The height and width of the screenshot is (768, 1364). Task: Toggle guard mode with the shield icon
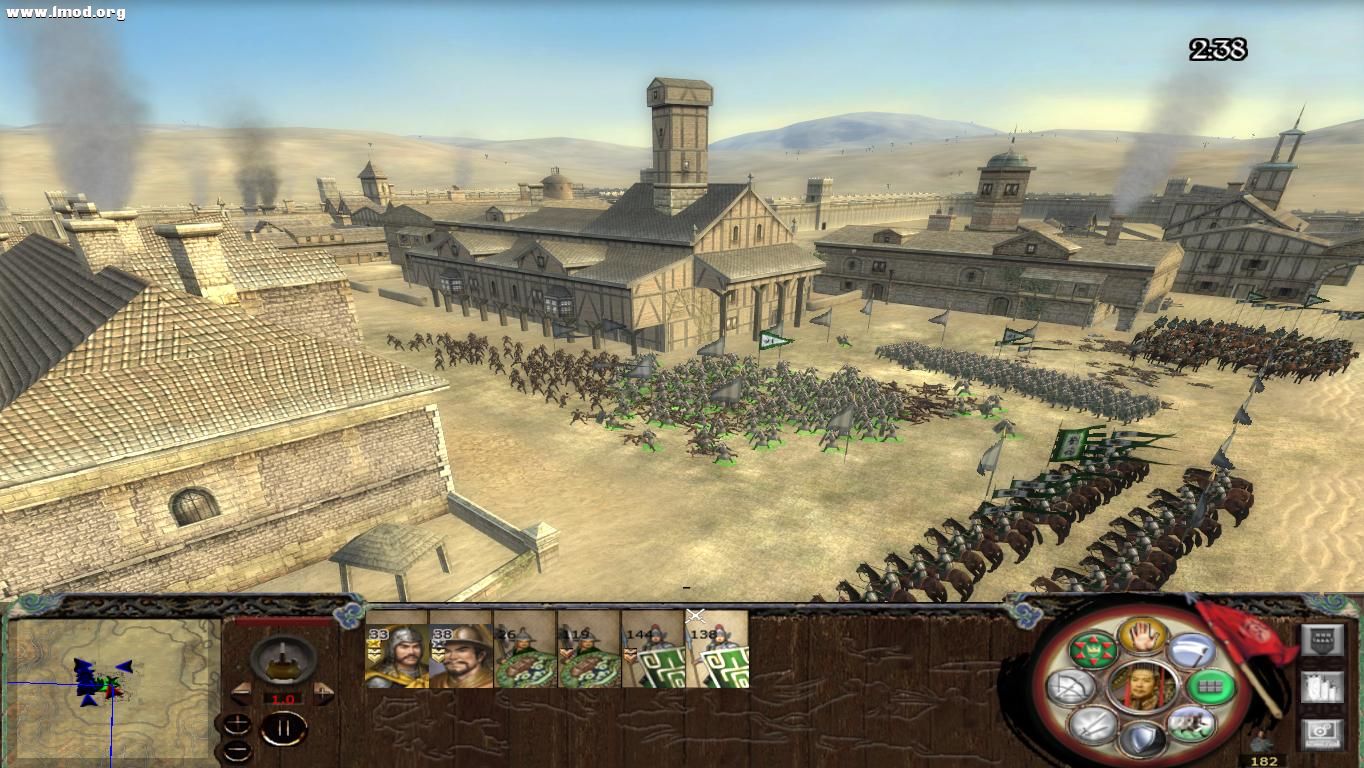click(1142, 738)
